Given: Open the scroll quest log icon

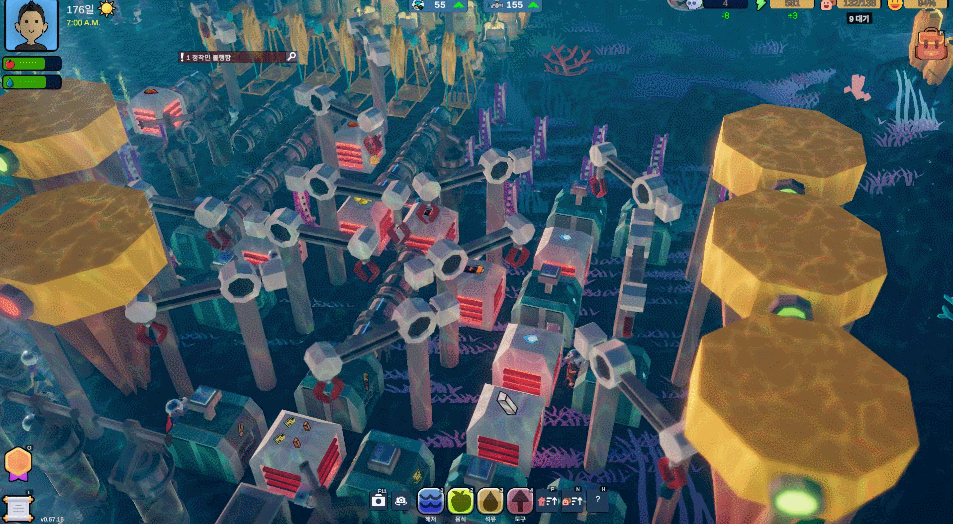Looking at the screenshot, I should point(17,506).
